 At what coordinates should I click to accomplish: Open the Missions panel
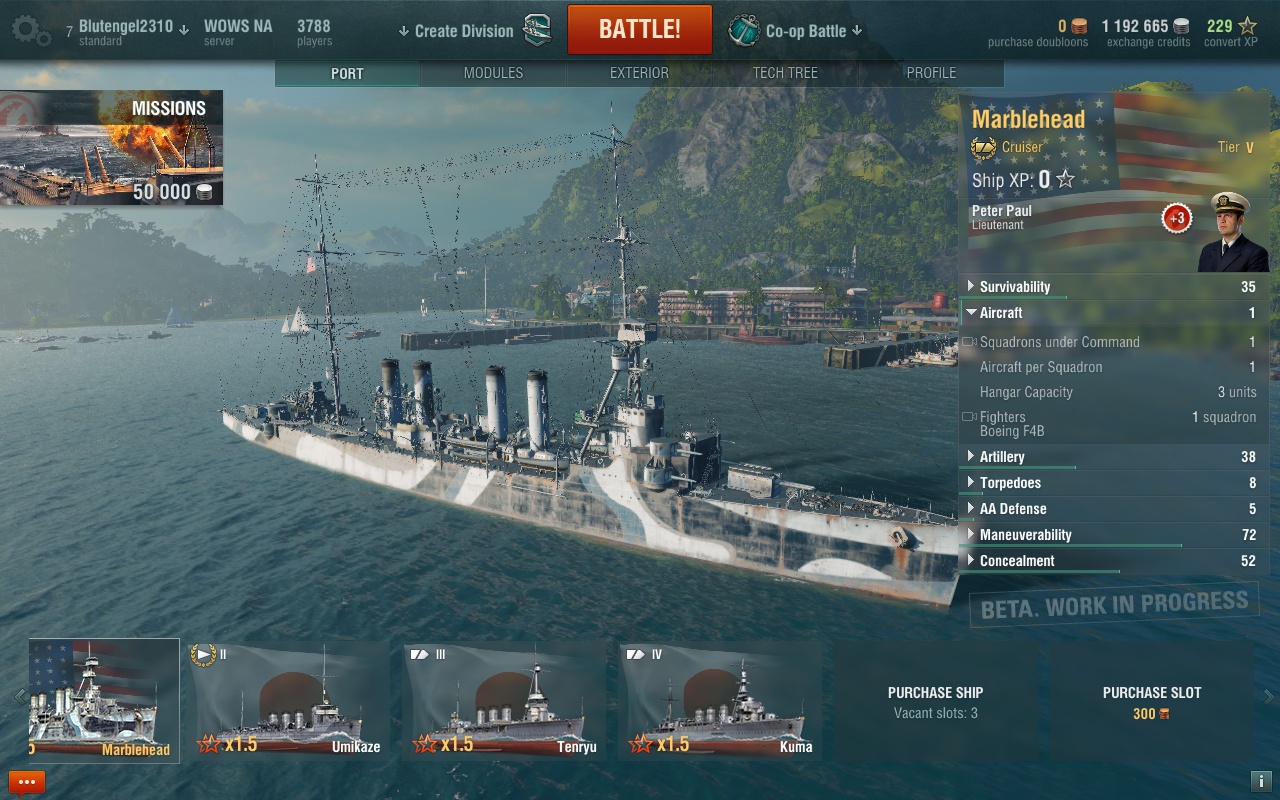coord(112,148)
